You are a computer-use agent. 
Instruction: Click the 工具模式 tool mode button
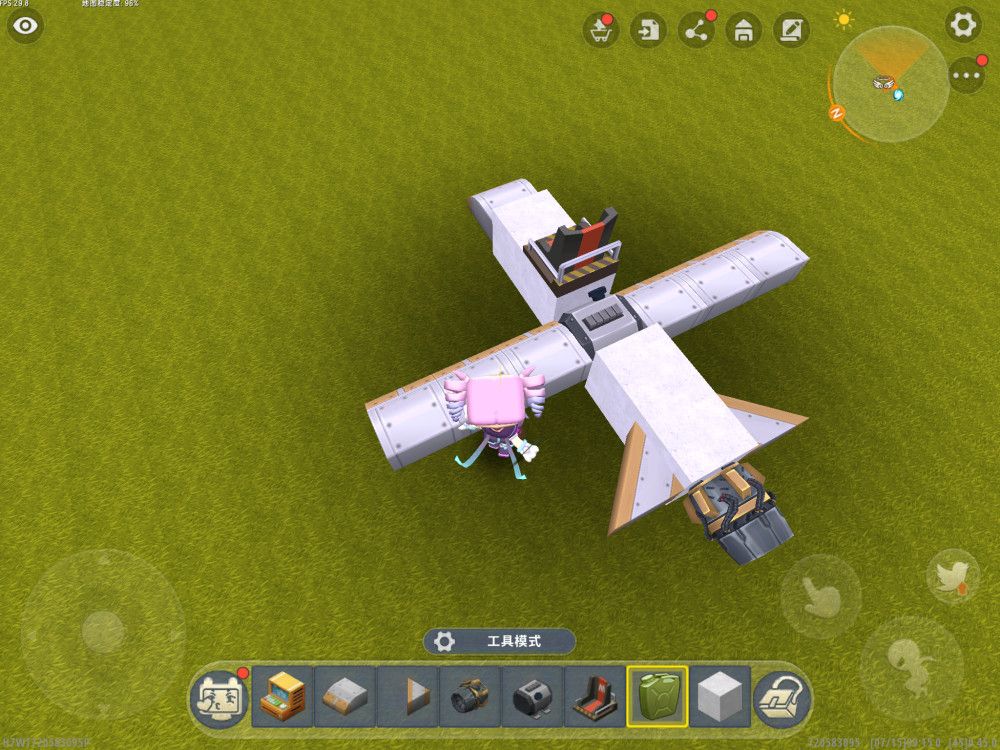coord(499,641)
